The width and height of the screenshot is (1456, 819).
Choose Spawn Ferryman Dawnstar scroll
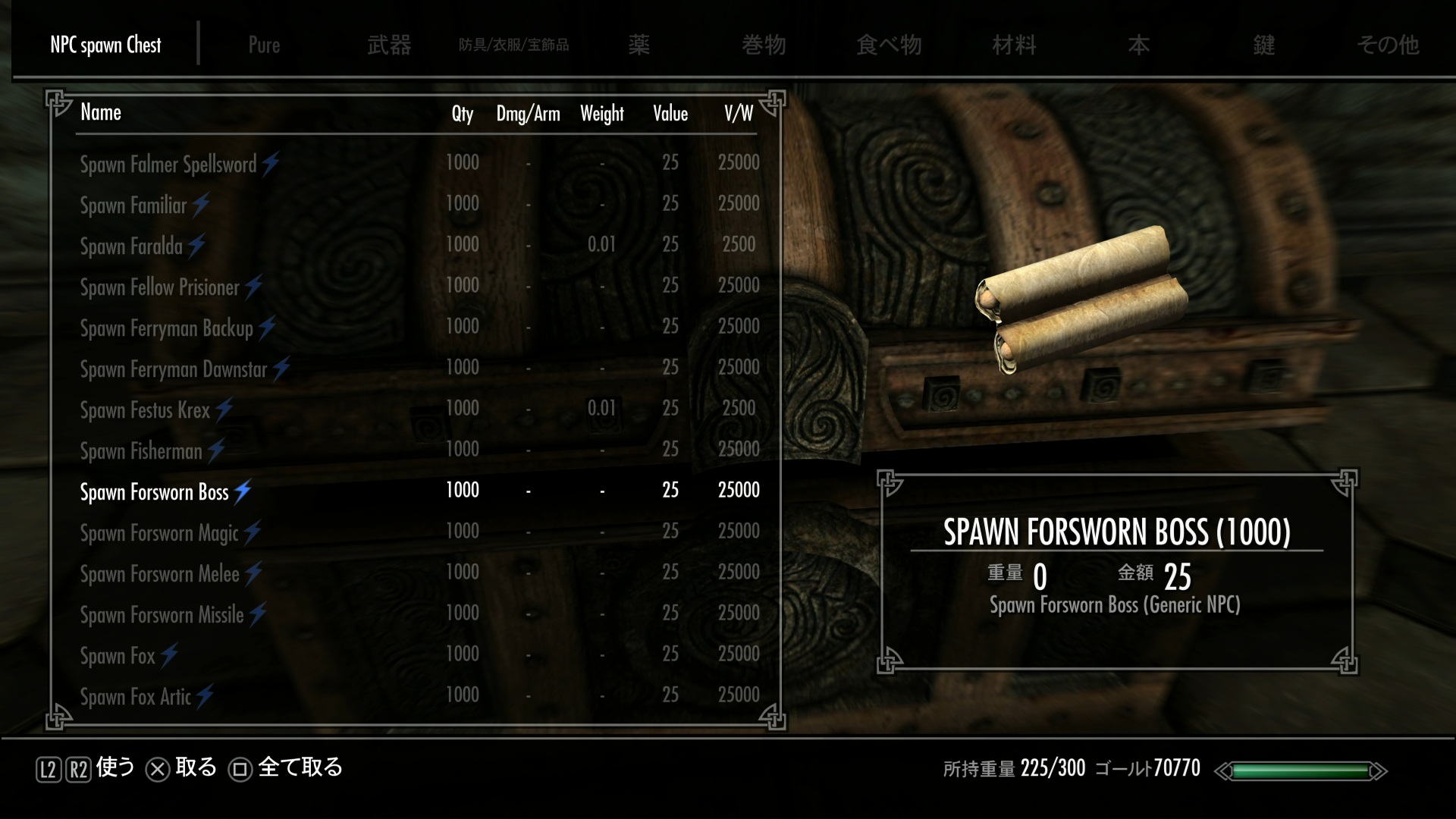[x=174, y=369]
